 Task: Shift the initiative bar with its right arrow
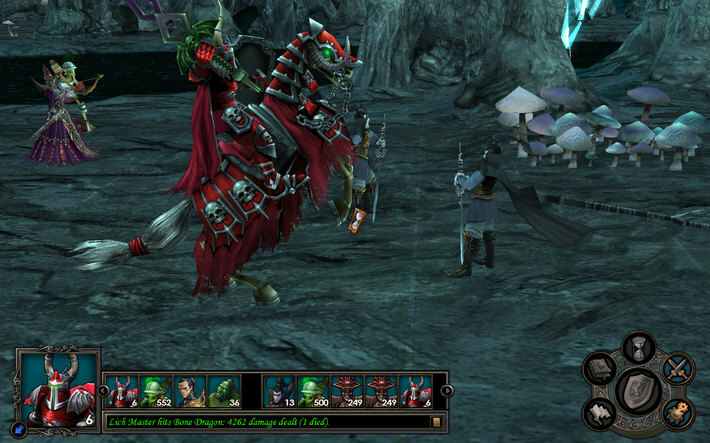(x=445, y=390)
